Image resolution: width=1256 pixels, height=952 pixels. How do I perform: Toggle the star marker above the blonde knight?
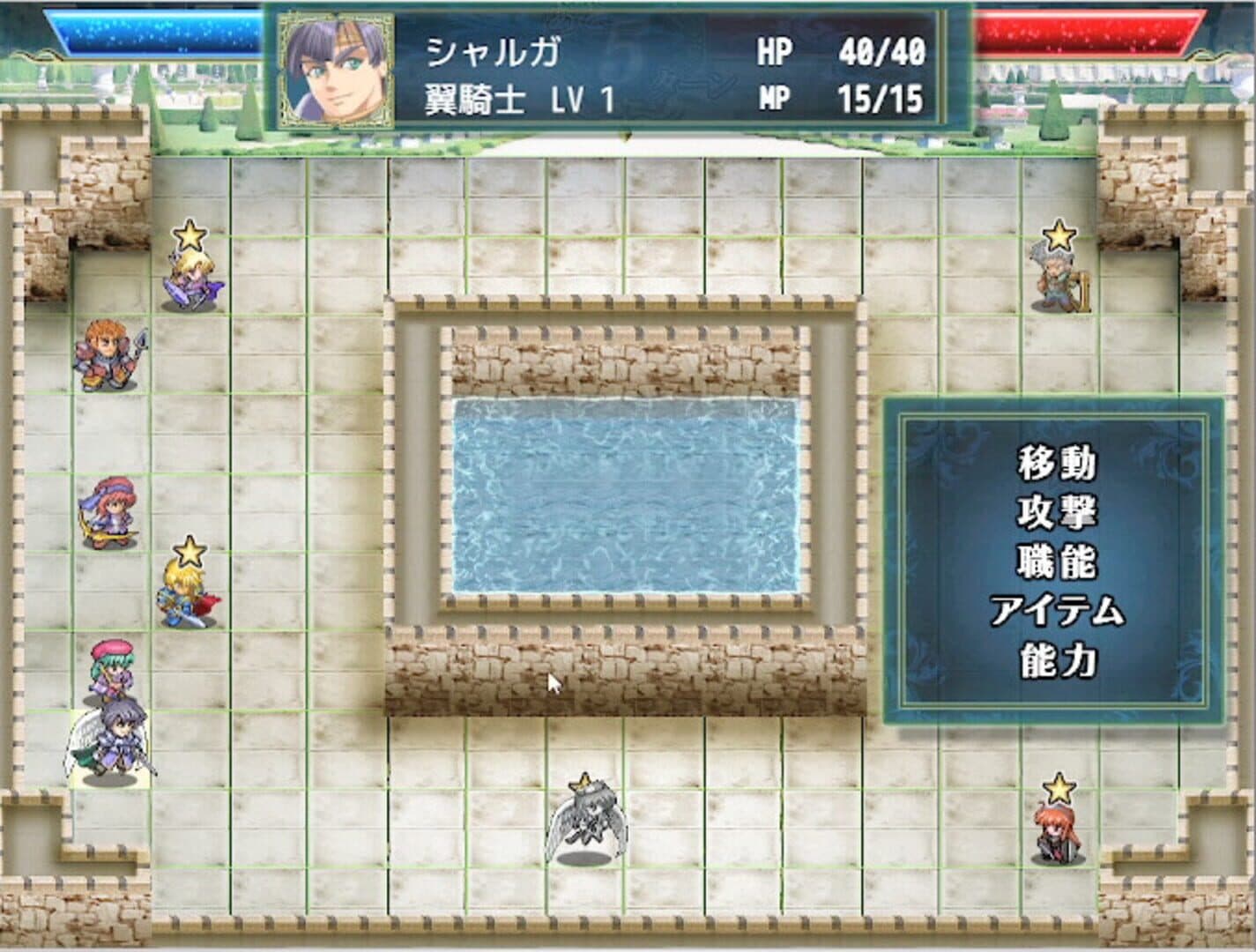[189, 551]
